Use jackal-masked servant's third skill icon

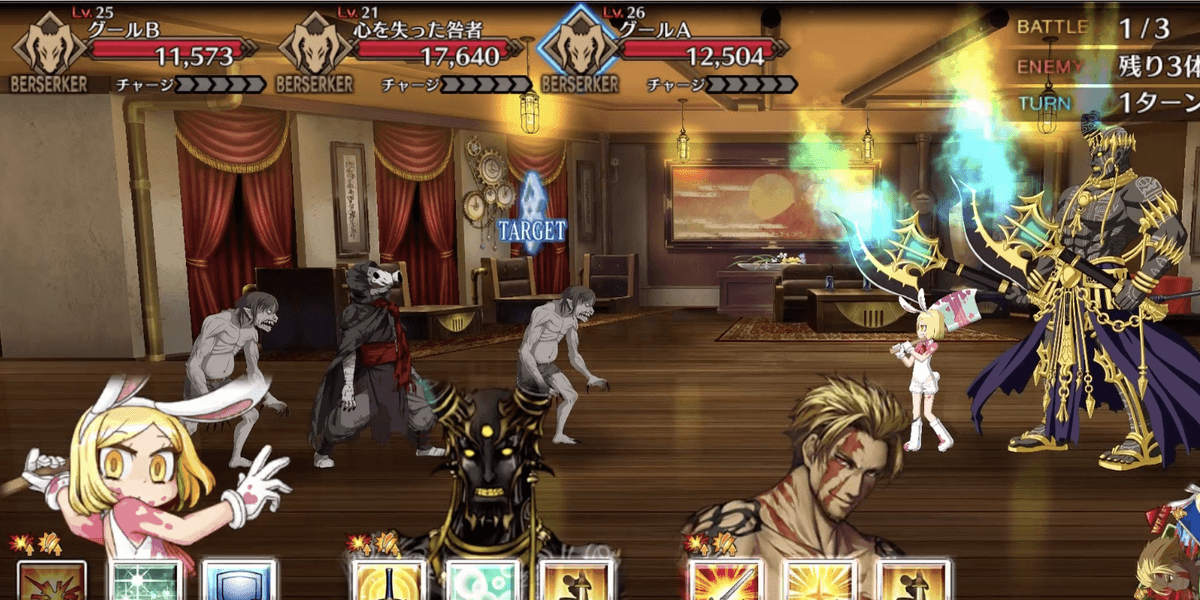pos(574,582)
